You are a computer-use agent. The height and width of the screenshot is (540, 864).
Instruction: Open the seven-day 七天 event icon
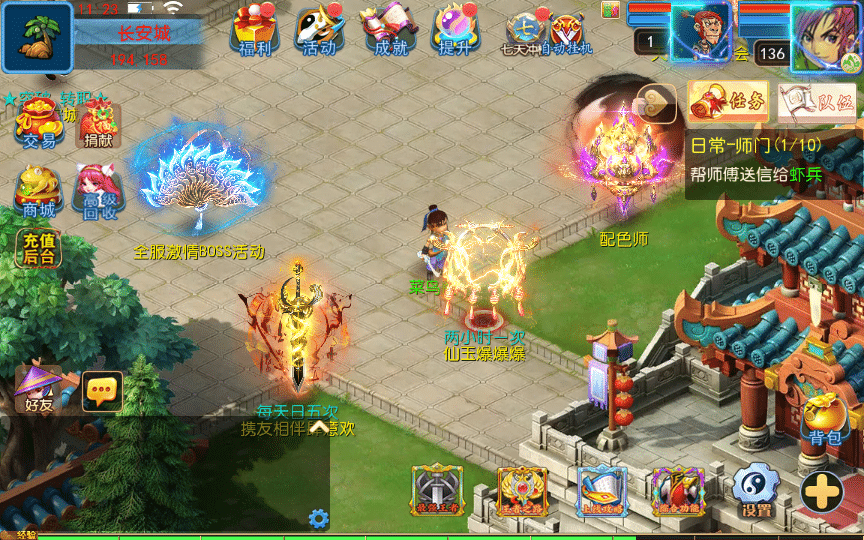[524, 30]
